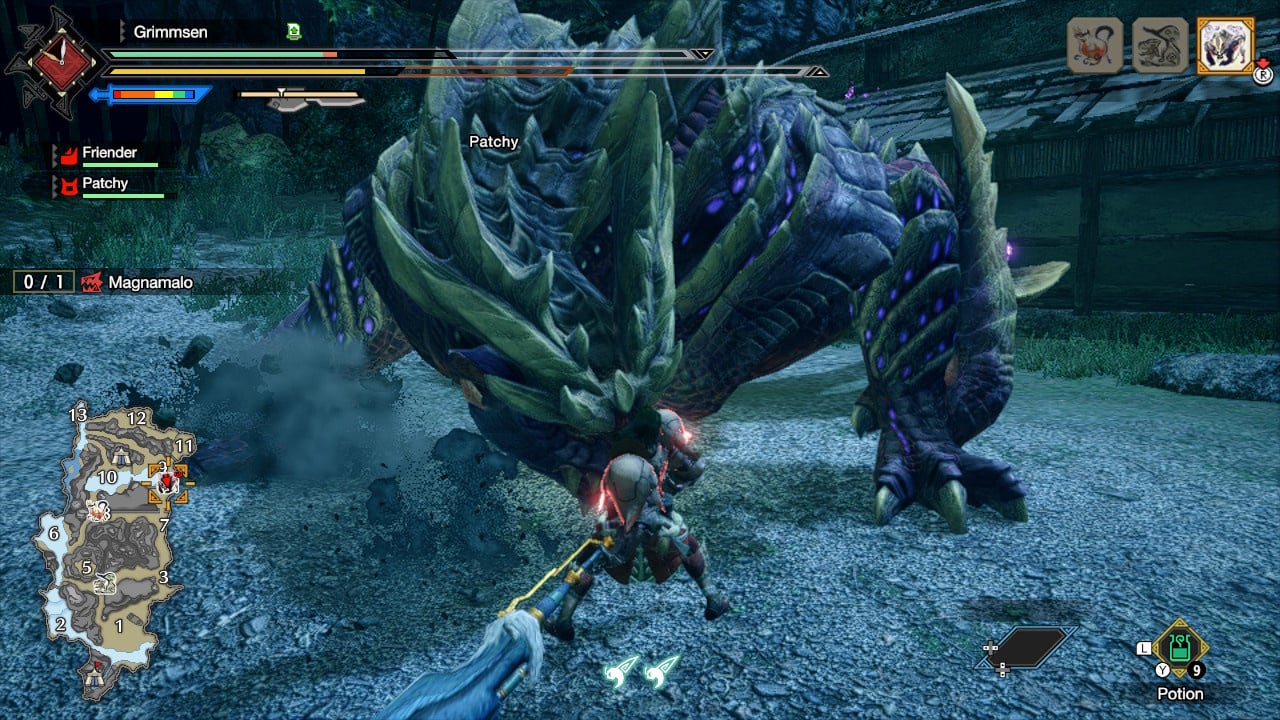Click the targeted monster marker on the minimap
The image size is (1280, 720).
coord(167,483)
